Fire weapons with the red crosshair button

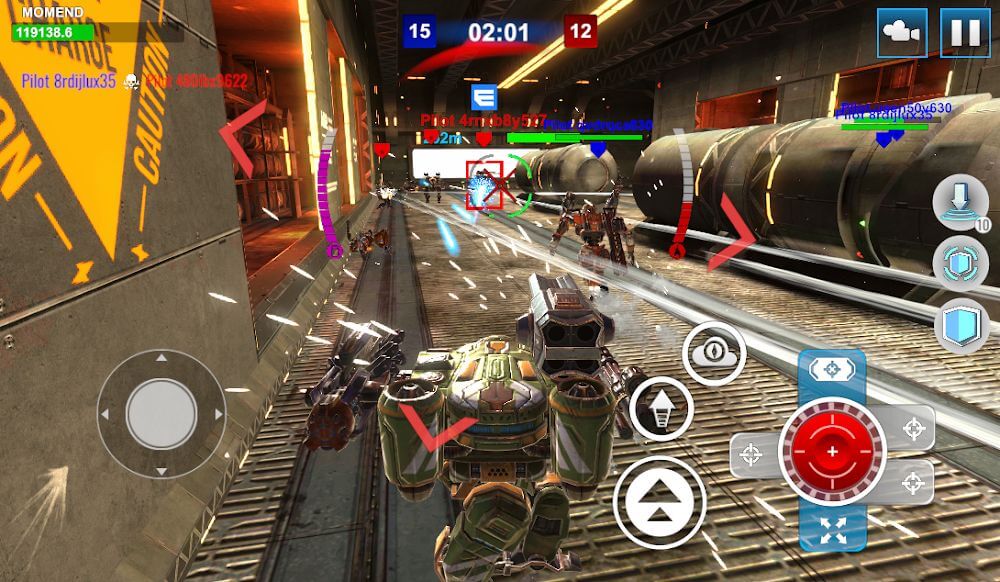[x=832, y=452]
